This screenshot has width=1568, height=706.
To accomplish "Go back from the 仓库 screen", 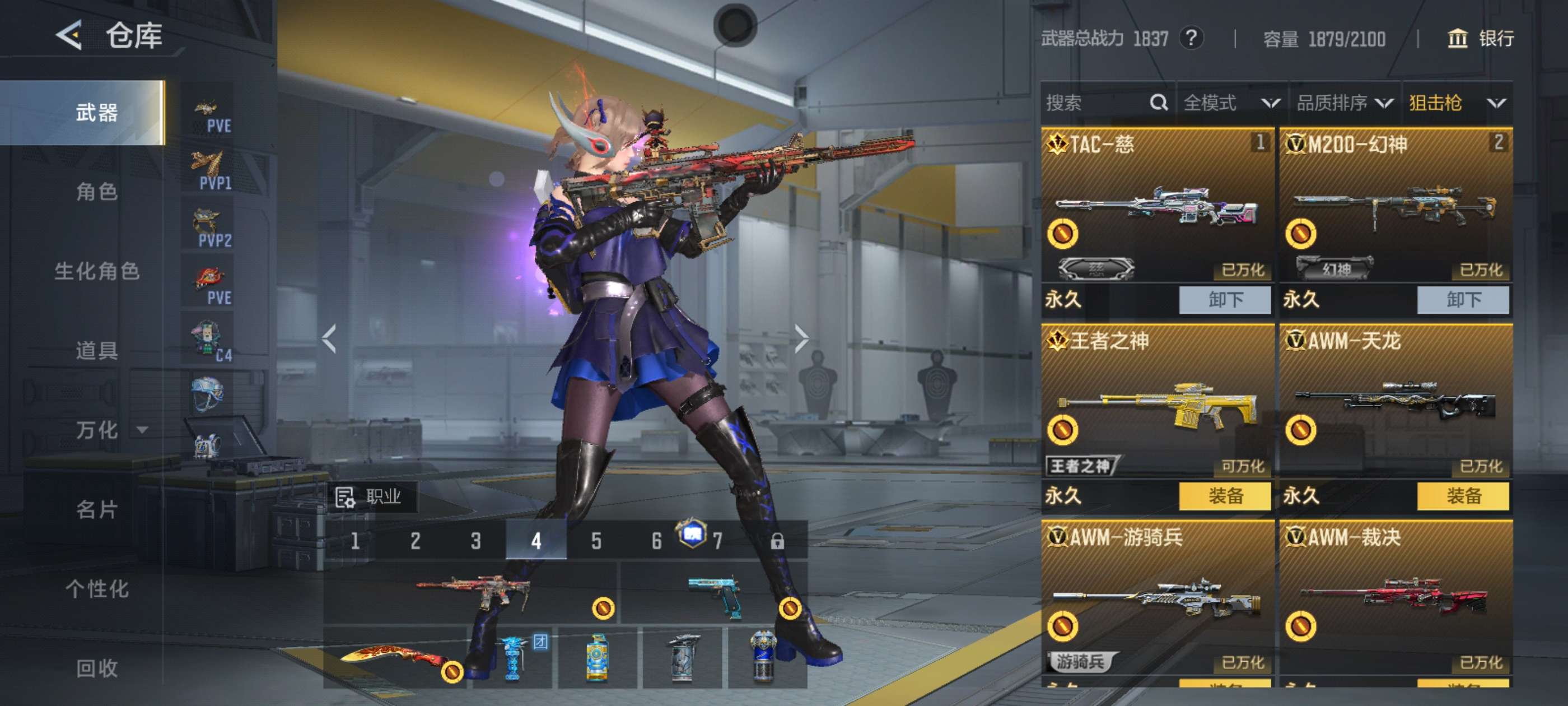I will coord(69,35).
